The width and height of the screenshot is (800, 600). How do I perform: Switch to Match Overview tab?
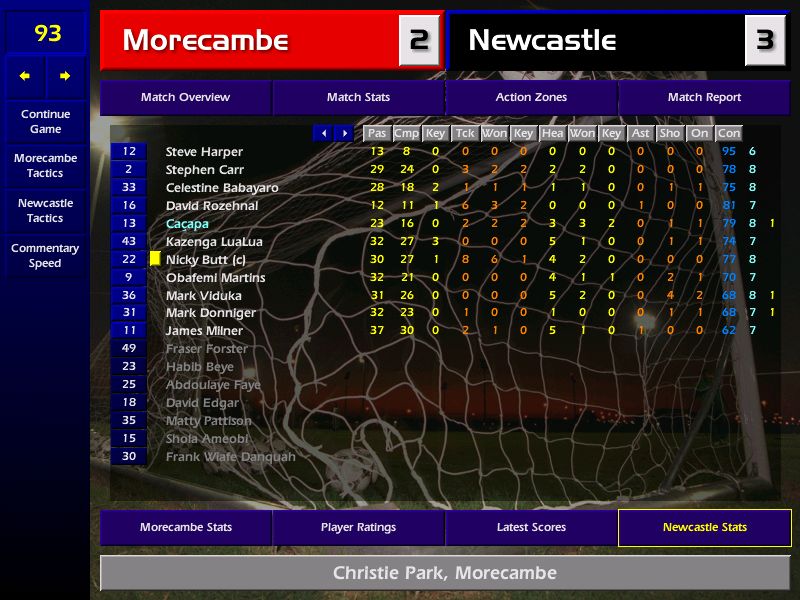(x=185, y=97)
